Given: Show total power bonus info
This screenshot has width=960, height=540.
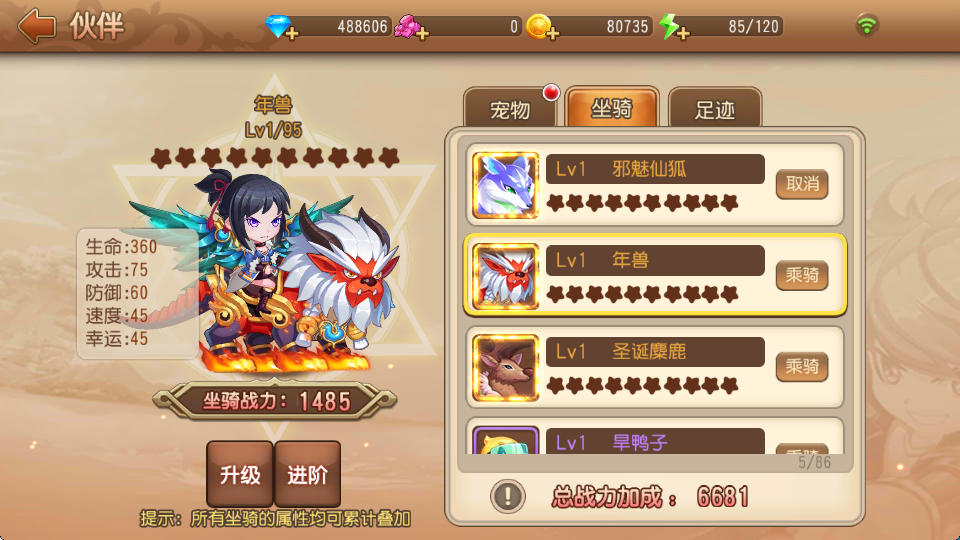Looking at the screenshot, I should click(508, 495).
